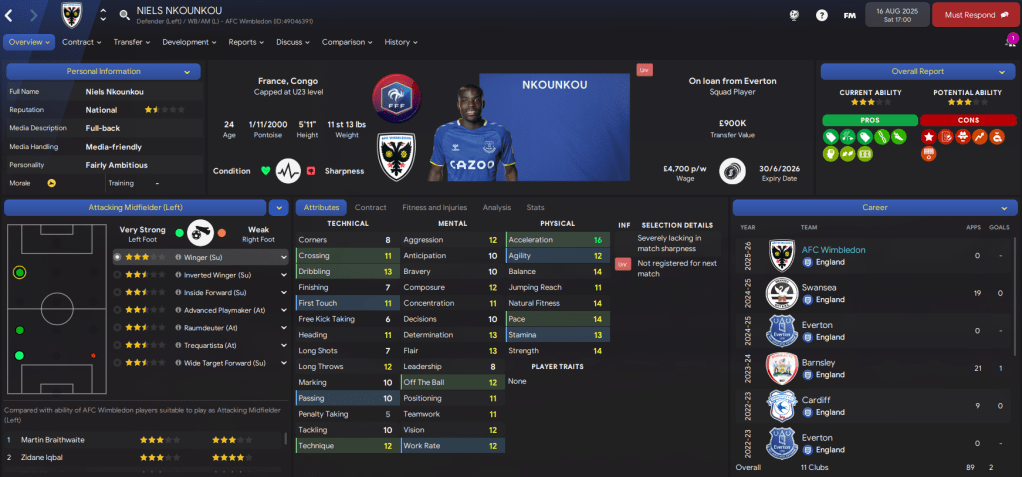Image resolution: width=1022 pixels, height=477 pixels.
Task: Show the Stats tab
Action: [x=535, y=207]
